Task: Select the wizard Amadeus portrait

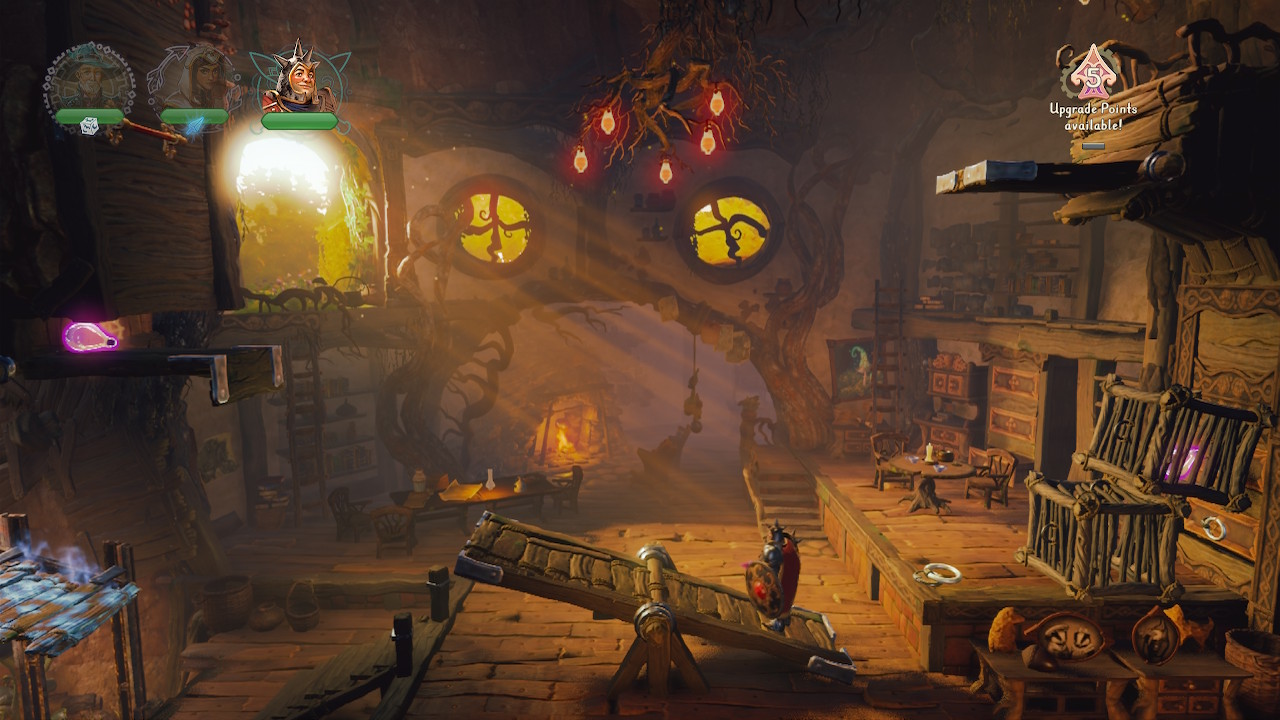Action: (x=89, y=80)
